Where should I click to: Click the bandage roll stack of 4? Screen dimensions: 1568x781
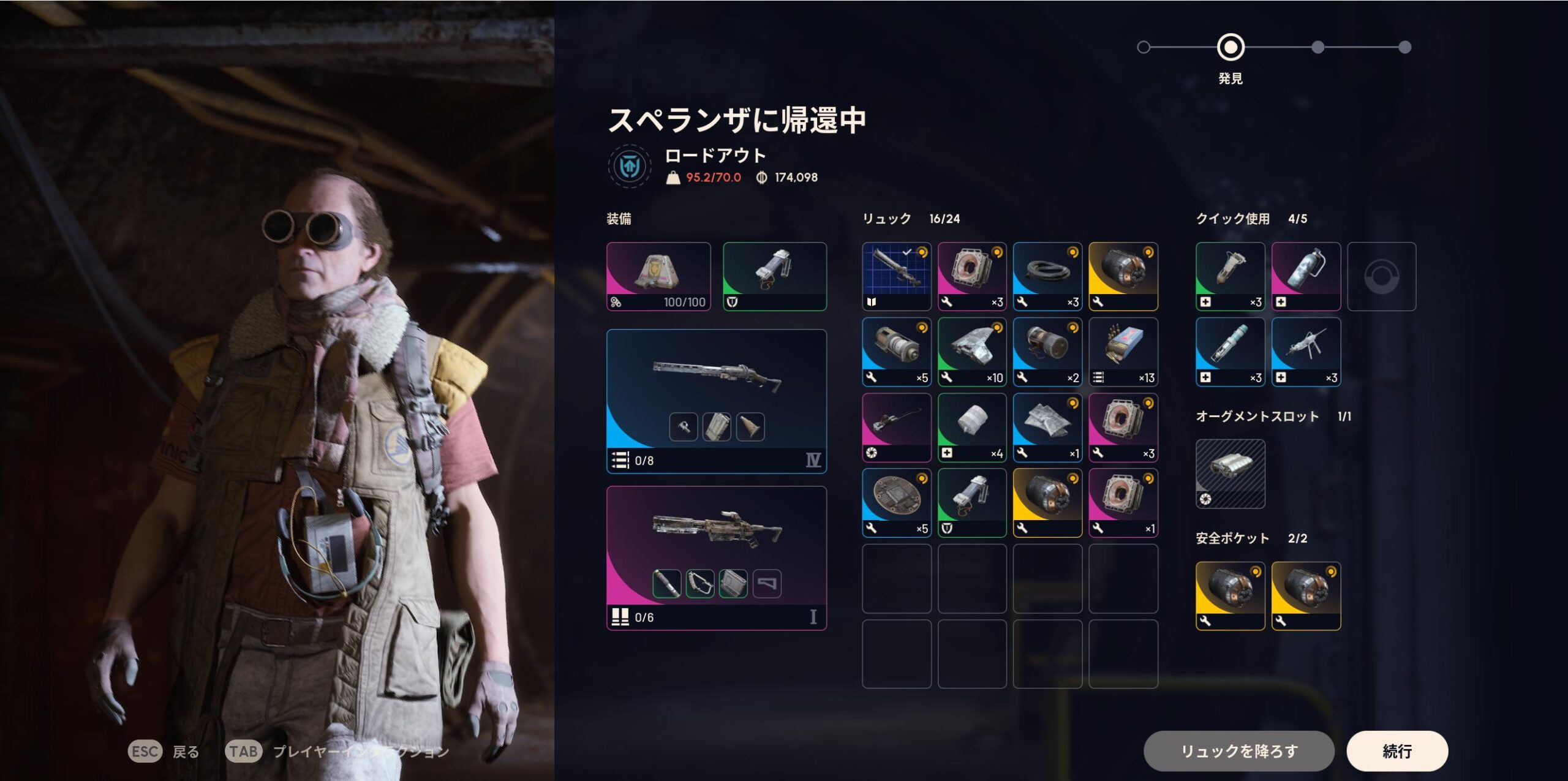(x=972, y=427)
